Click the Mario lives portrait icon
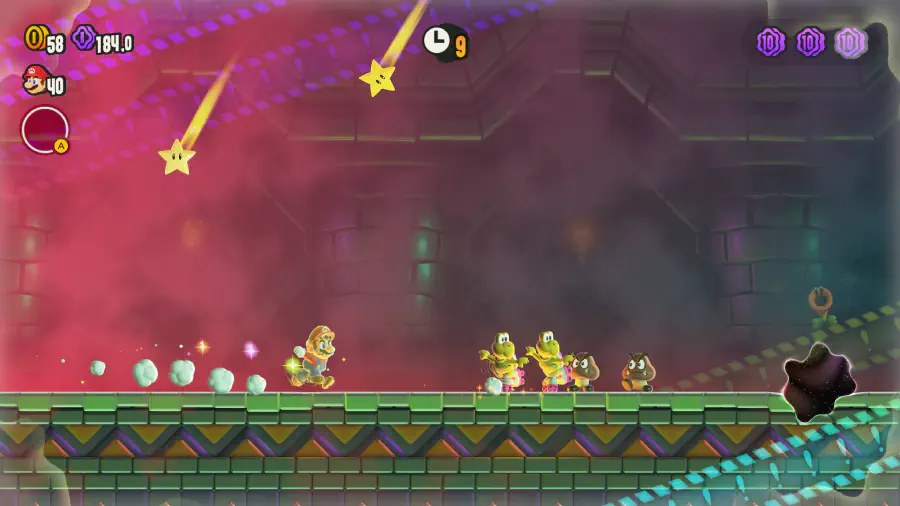This screenshot has width=900, height=506. 34,79
